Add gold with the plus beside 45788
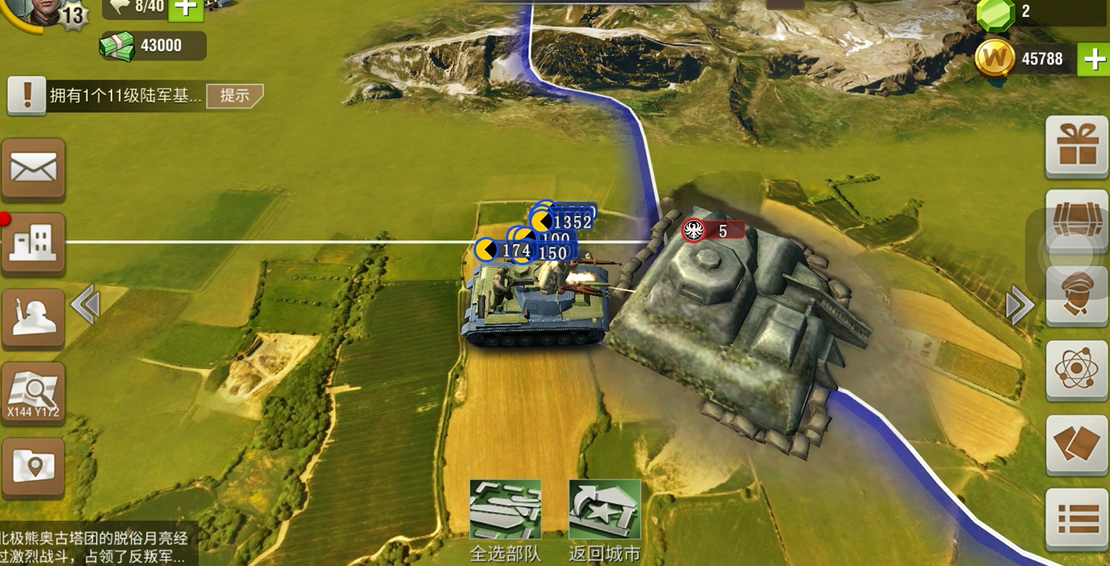Viewport: 1110px width, 566px height. [1093, 59]
